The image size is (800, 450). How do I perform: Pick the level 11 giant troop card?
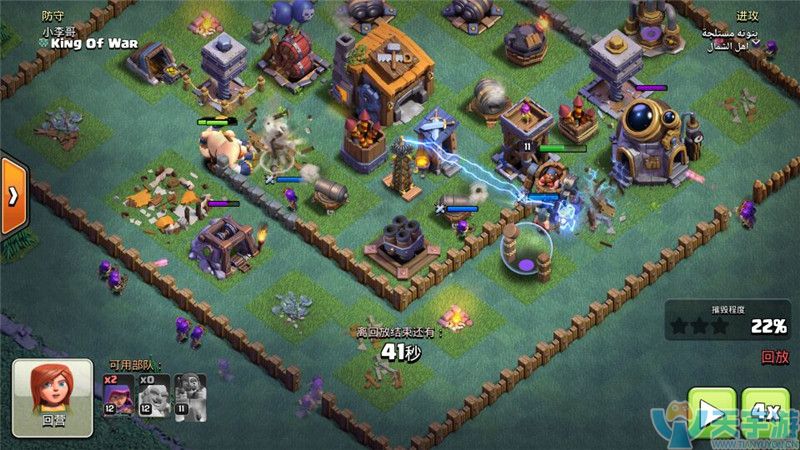[x=190, y=395]
